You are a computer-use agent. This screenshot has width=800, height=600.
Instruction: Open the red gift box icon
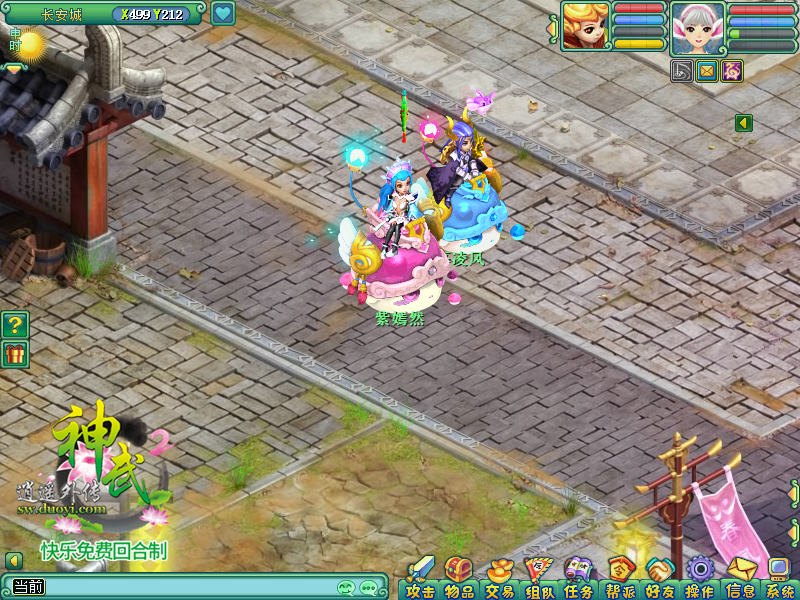[15, 353]
